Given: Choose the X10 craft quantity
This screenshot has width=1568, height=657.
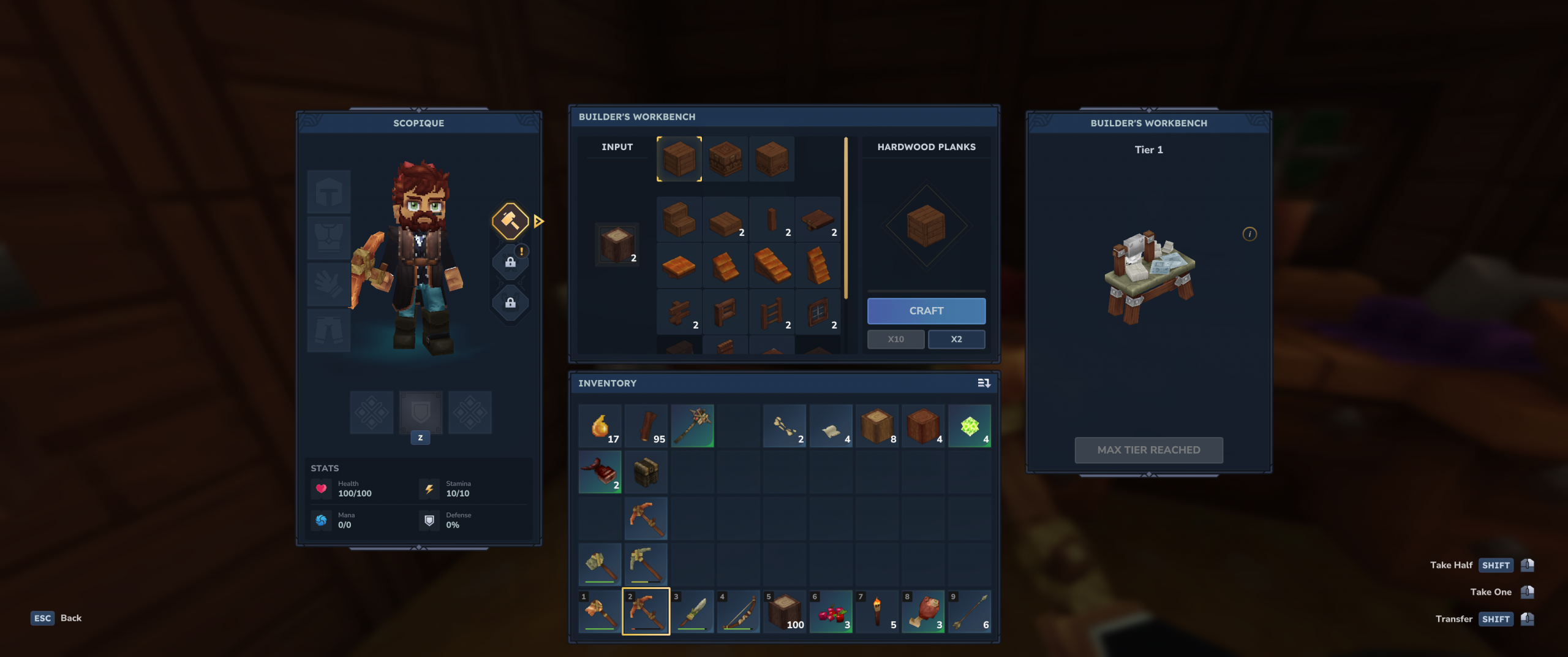Looking at the screenshot, I should (895, 339).
